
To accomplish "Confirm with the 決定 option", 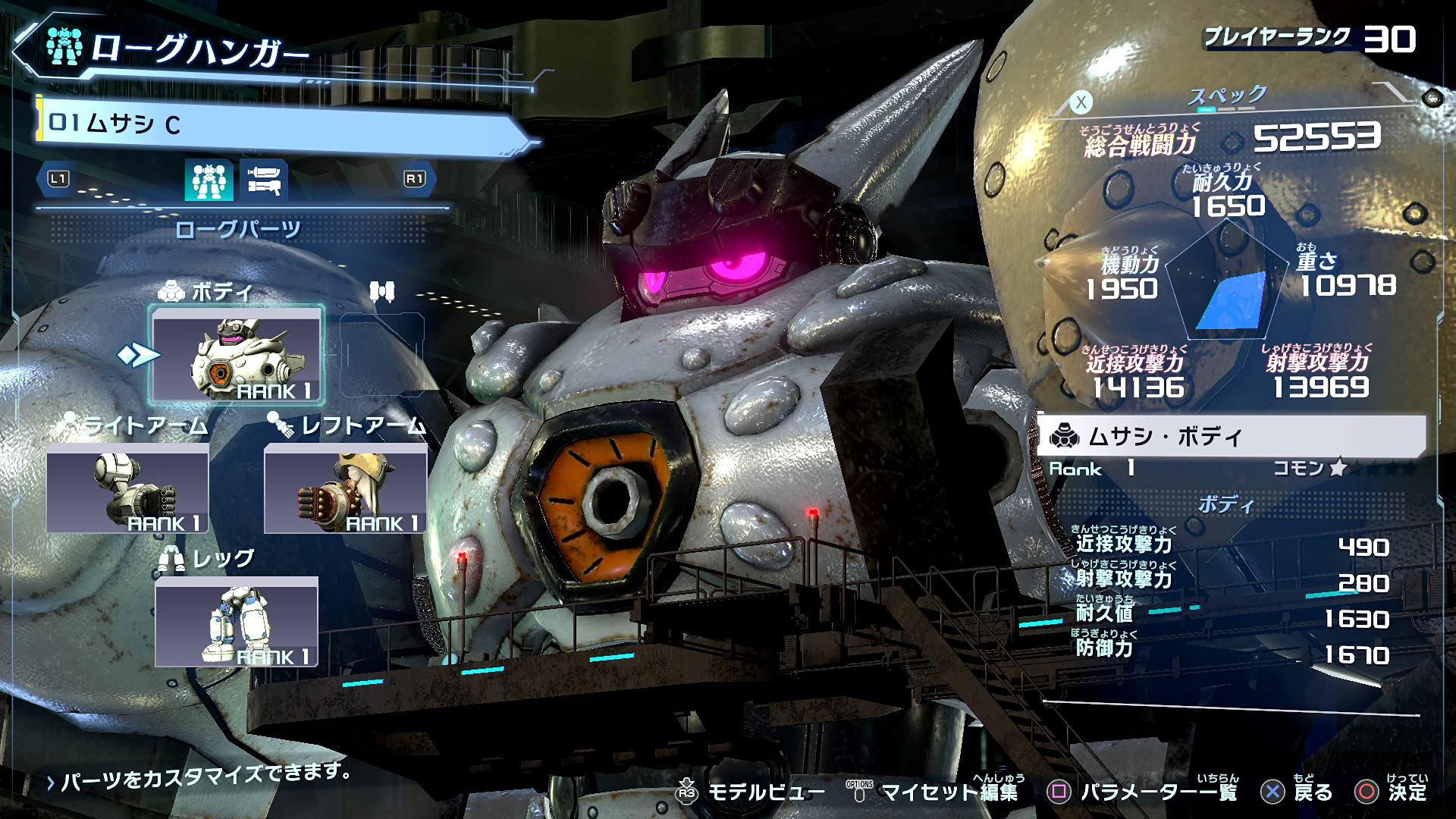I will tap(1392, 792).
